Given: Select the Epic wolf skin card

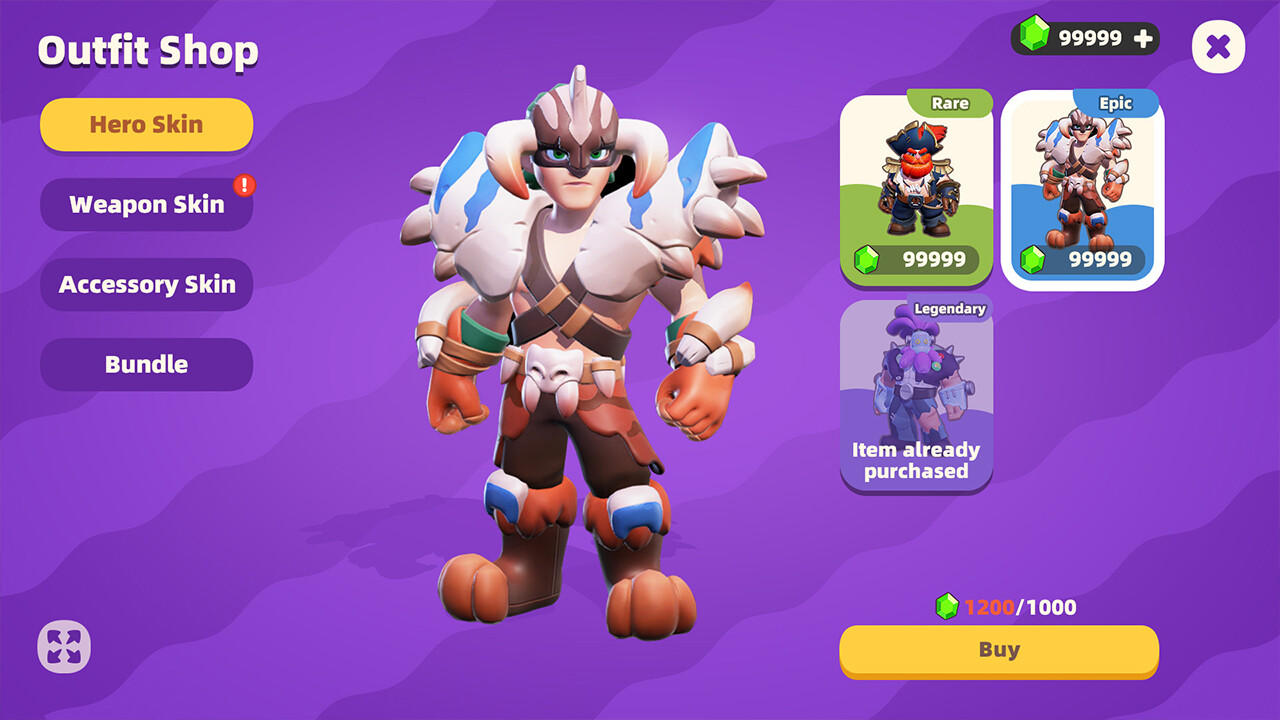Looking at the screenshot, I should 1082,185.
